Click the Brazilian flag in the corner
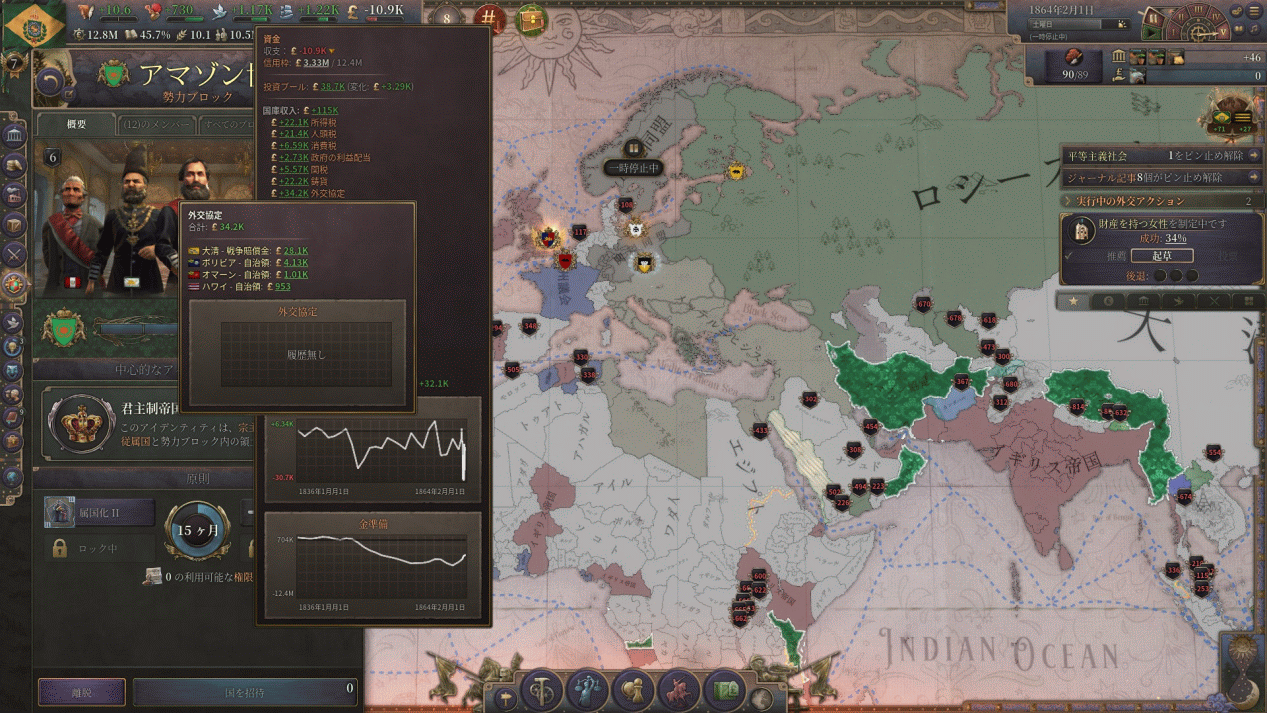The height and width of the screenshot is (713, 1267). click(34, 24)
